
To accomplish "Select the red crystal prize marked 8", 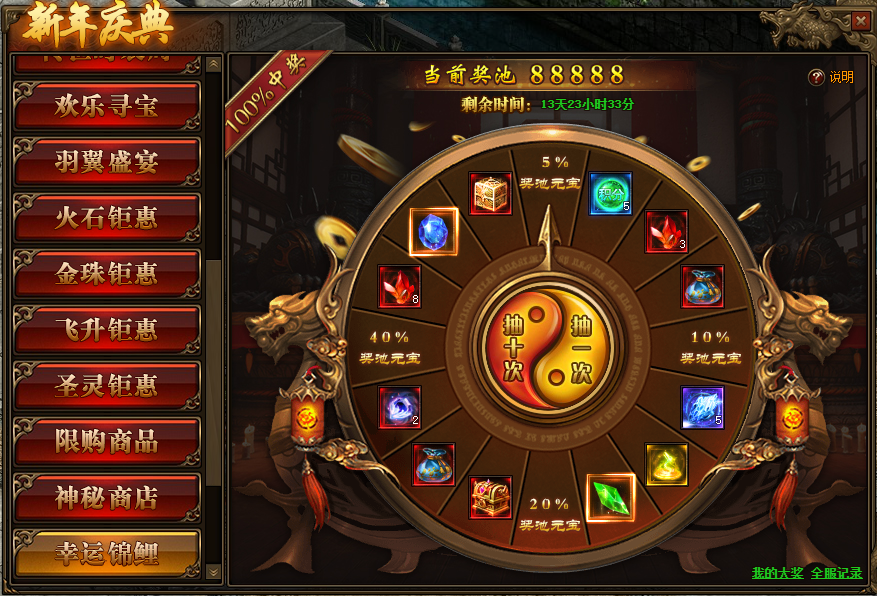I will click(399, 286).
